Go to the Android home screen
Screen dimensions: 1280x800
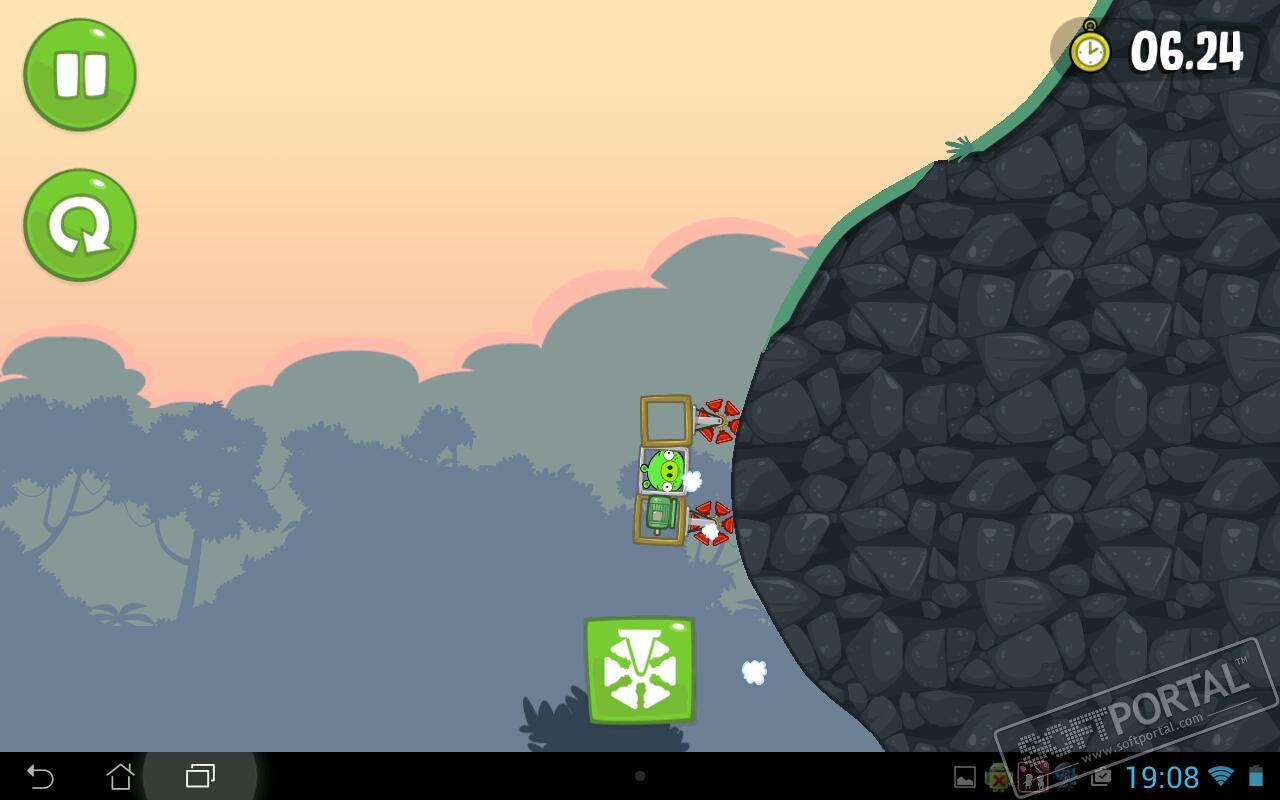click(120, 776)
